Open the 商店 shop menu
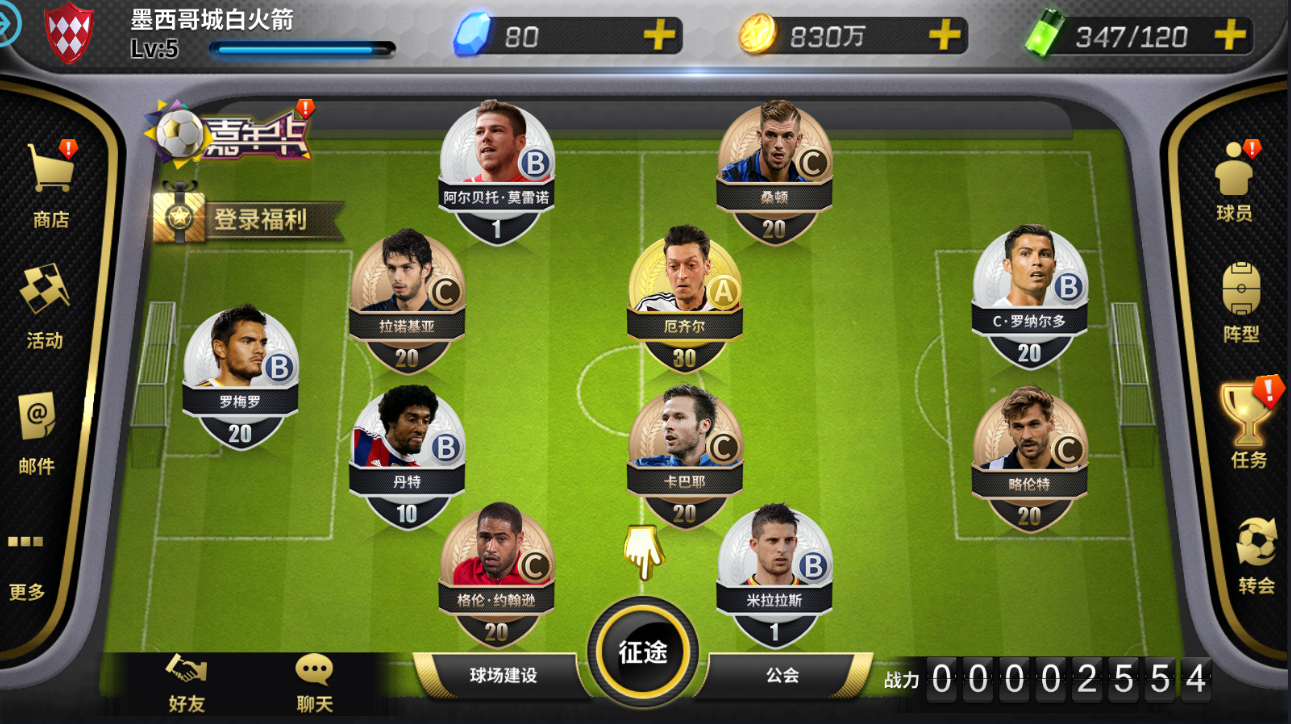Screen dimensions: 1291x724 [50, 185]
